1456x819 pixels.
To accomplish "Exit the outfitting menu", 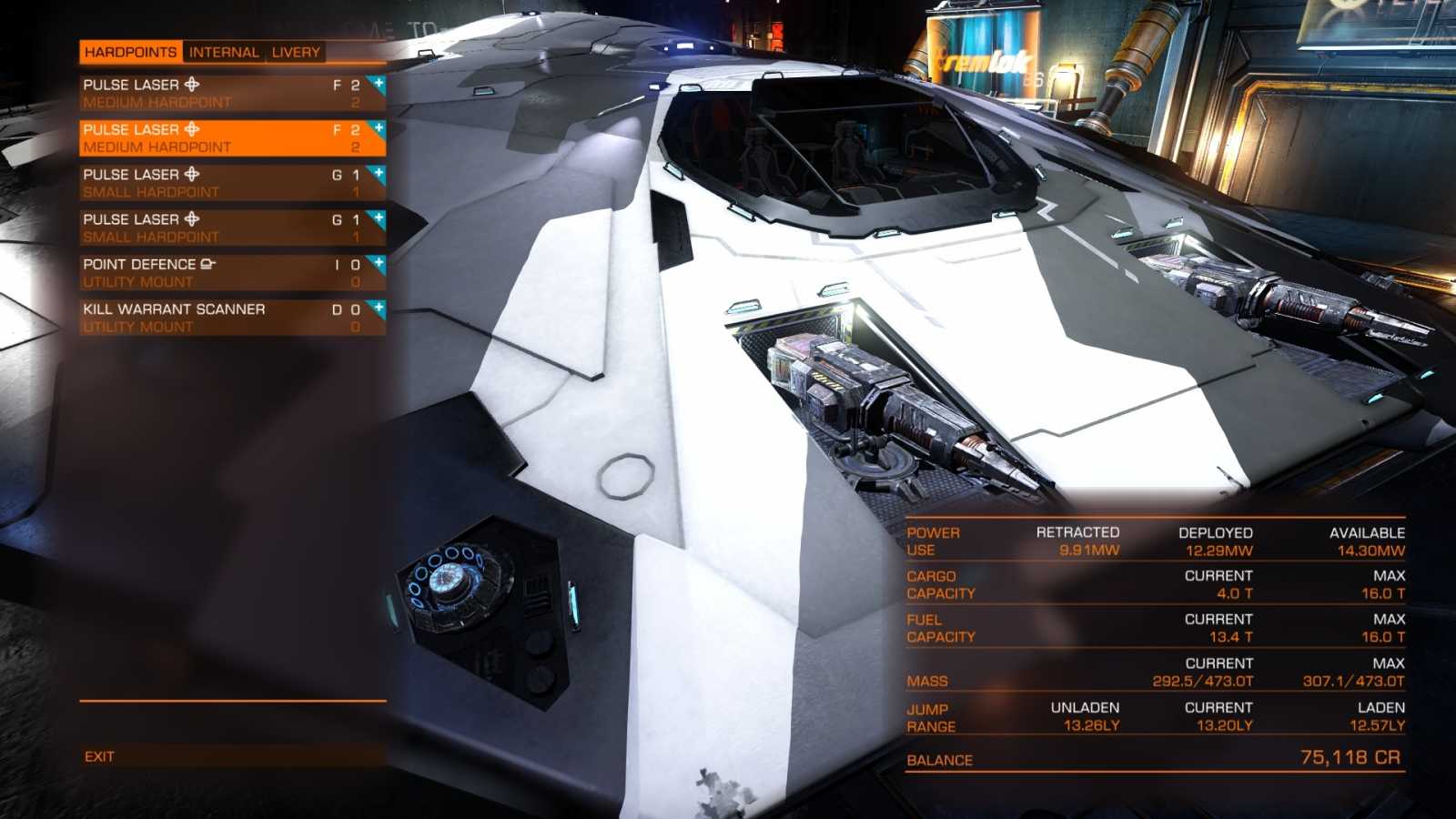I will click(x=100, y=756).
